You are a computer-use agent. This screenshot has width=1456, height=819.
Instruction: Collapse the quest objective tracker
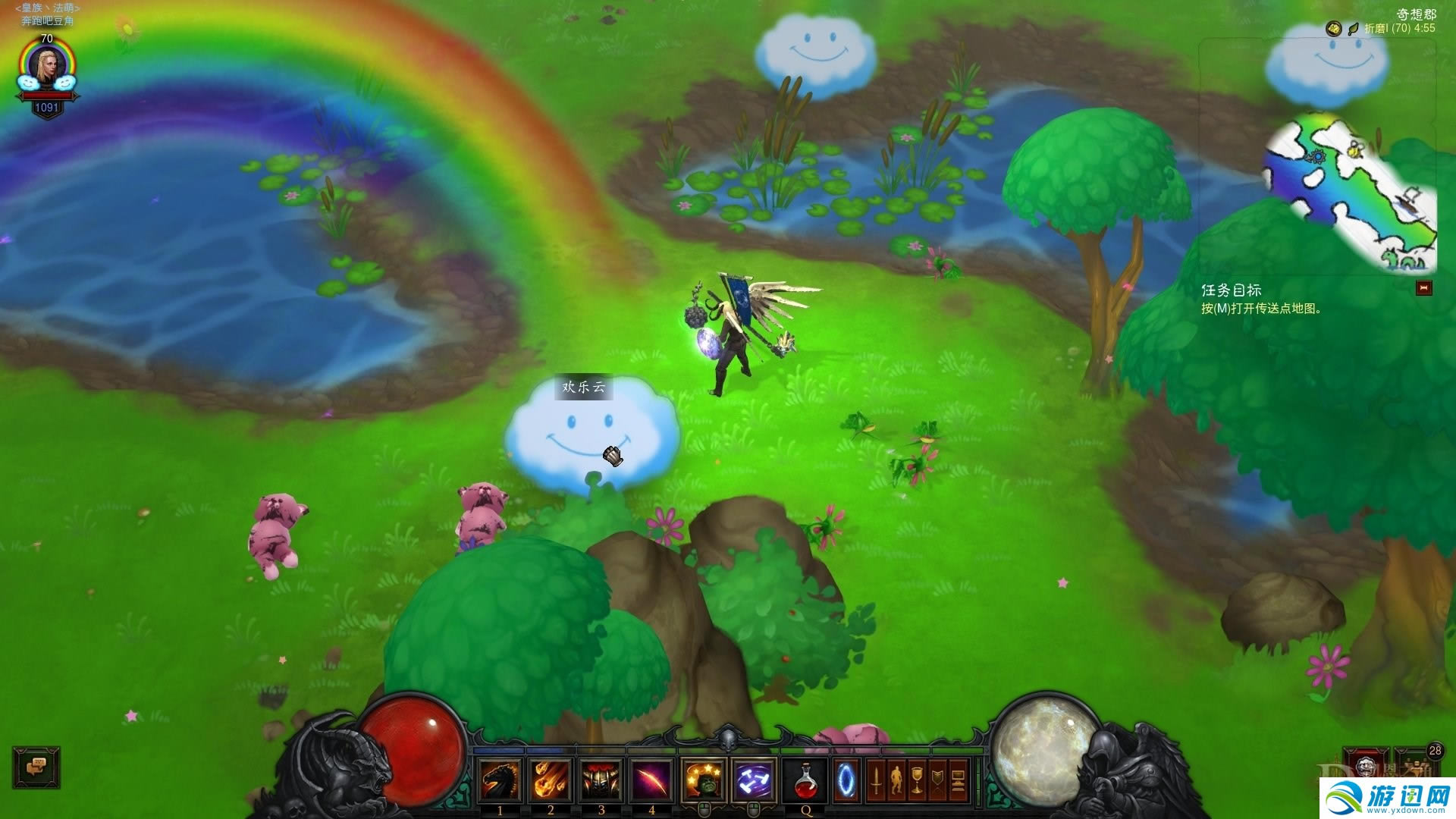point(1424,288)
